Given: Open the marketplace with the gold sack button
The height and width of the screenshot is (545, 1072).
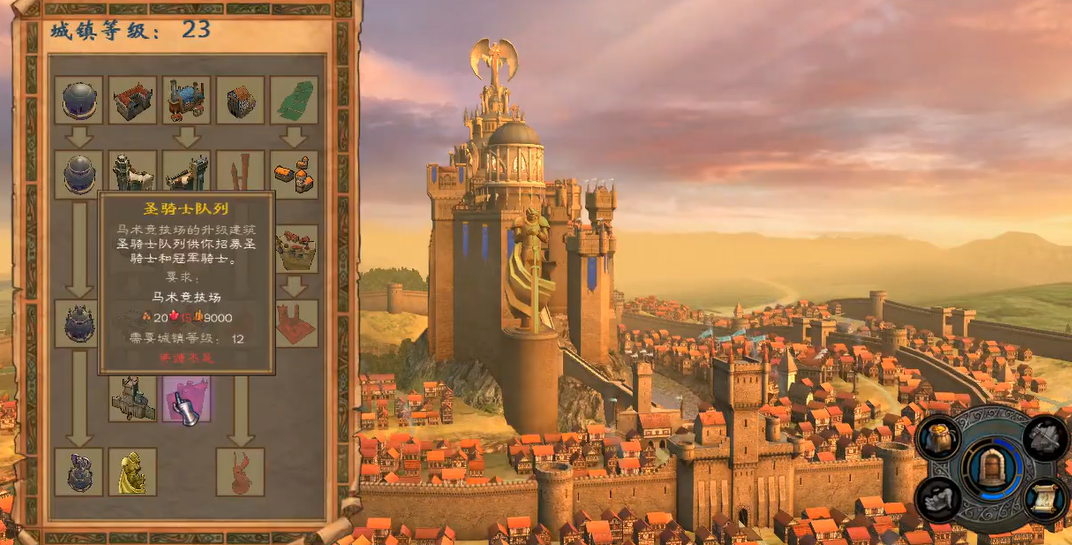Looking at the screenshot, I should [x=940, y=438].
